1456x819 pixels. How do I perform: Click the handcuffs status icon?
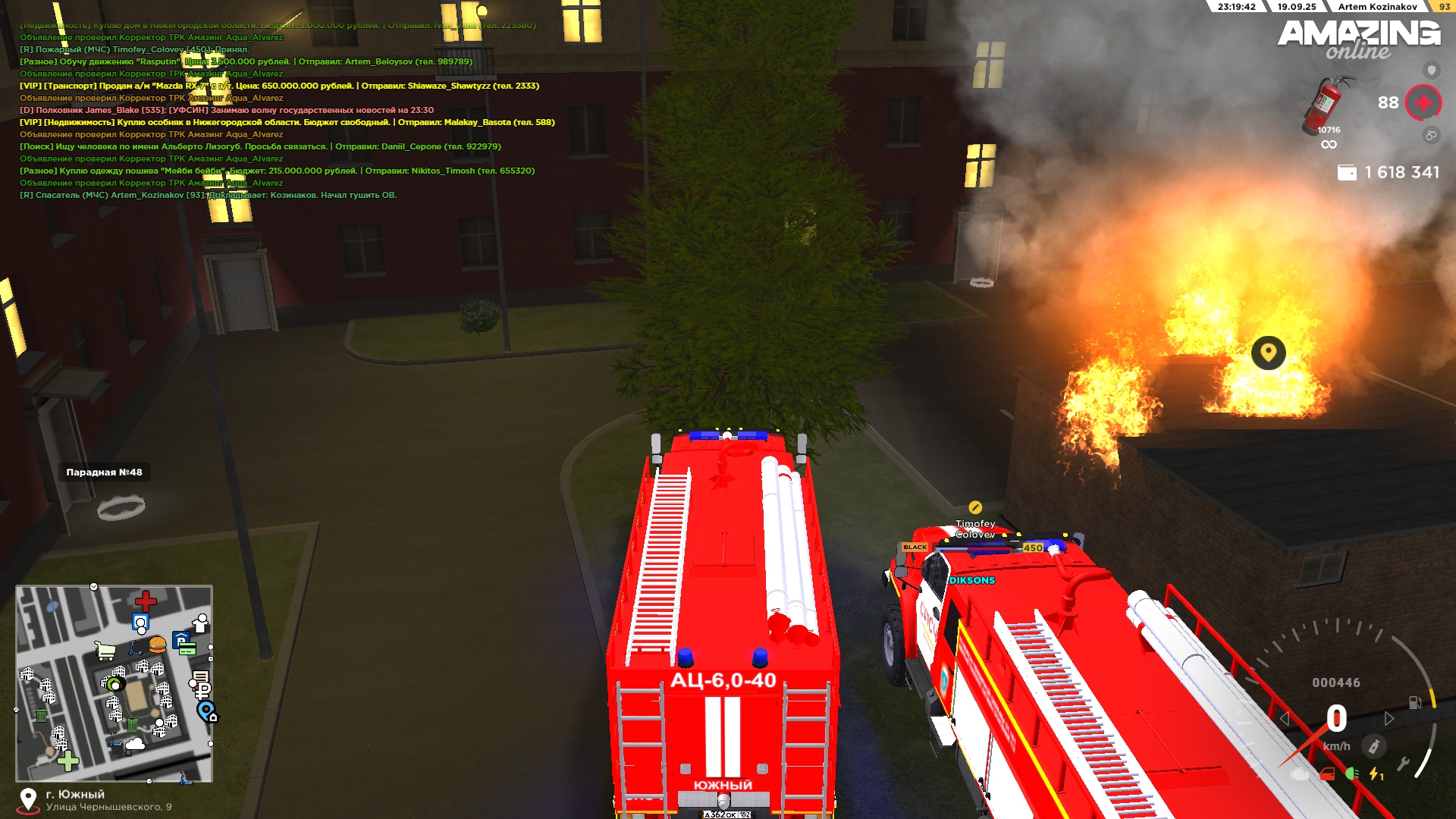(x=1431, y=135)
